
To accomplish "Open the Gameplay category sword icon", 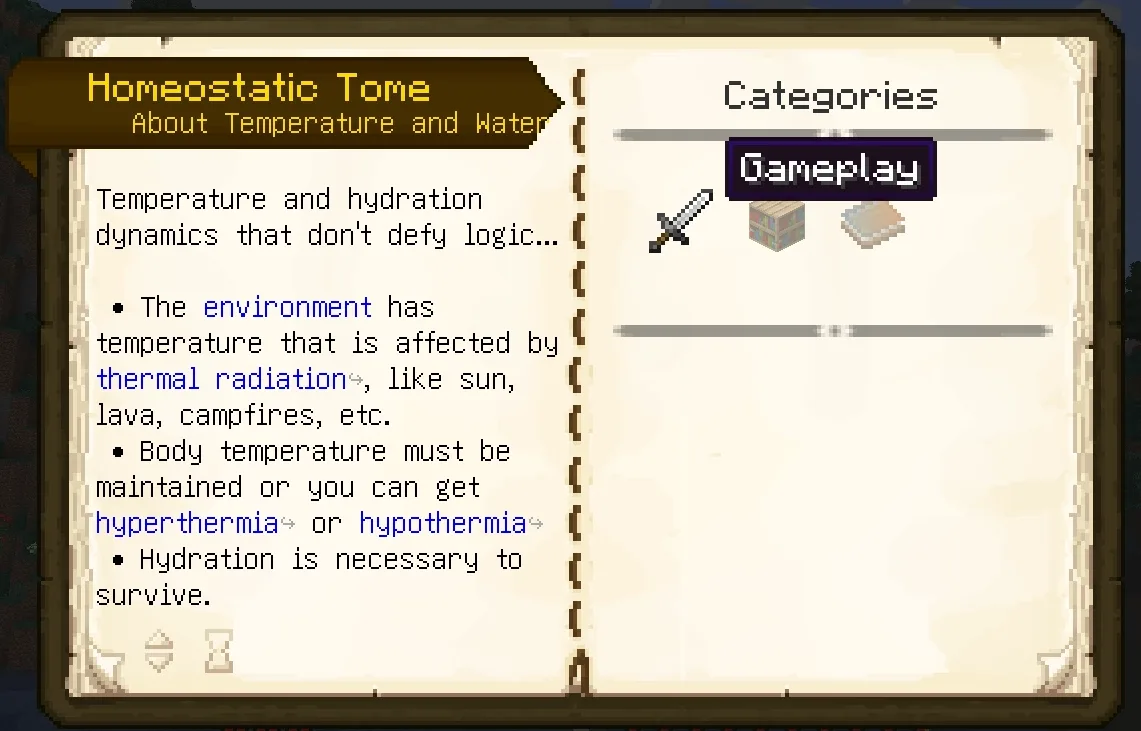I will click(x=680, y=221).
